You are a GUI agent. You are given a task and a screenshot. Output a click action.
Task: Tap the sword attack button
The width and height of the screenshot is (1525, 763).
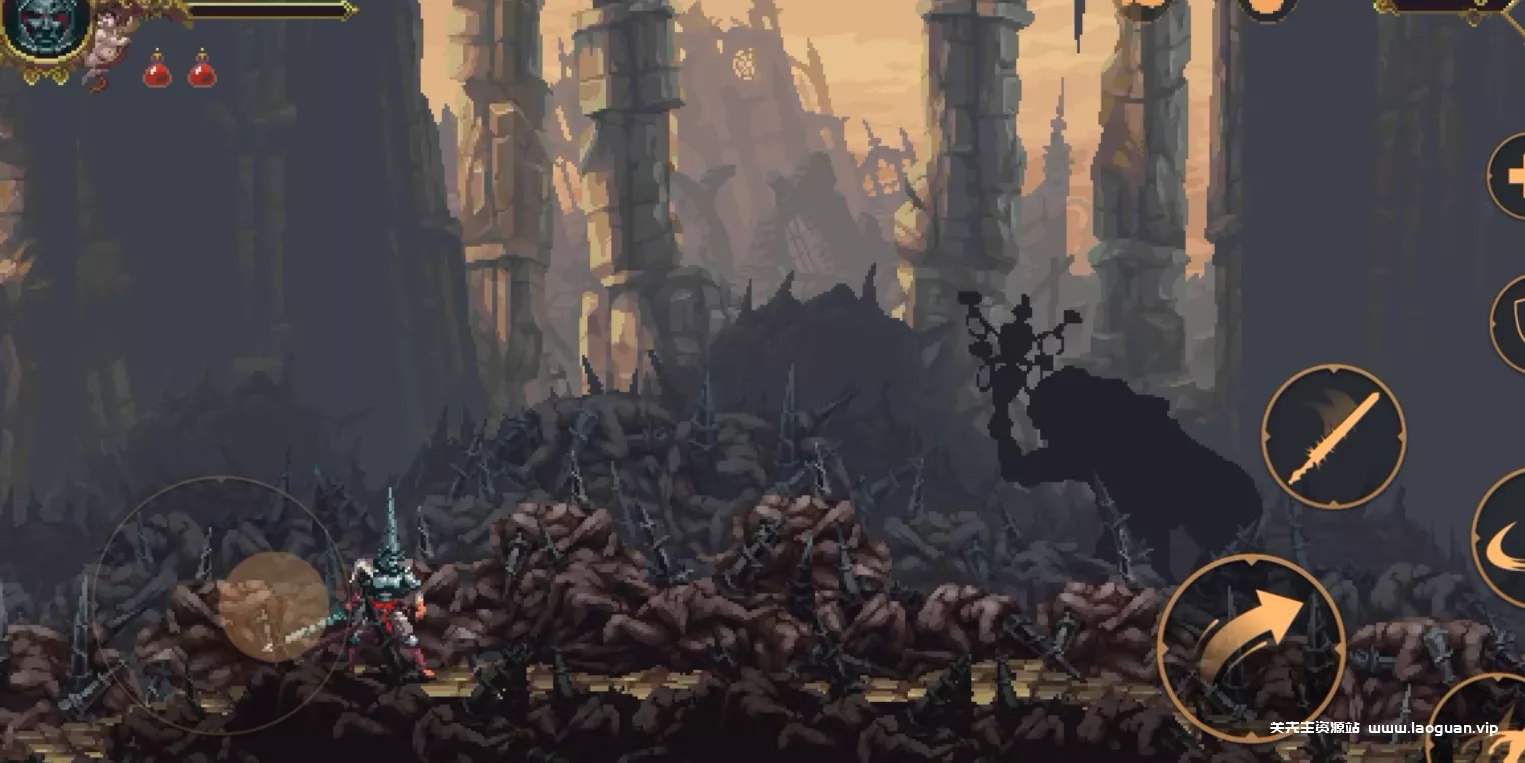(1333, 437)
